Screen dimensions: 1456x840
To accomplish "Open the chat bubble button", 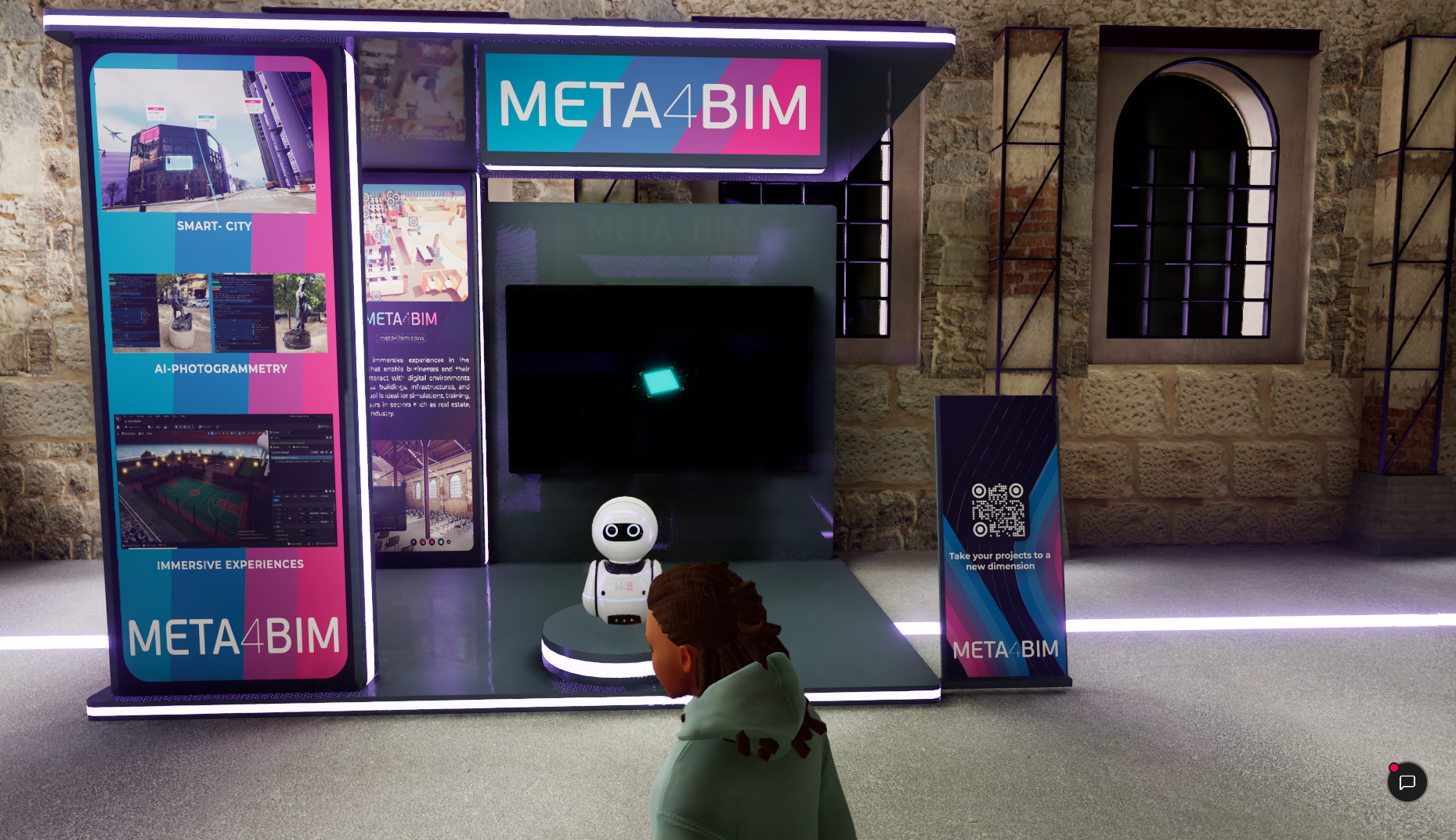I will tap(1407, 782).
